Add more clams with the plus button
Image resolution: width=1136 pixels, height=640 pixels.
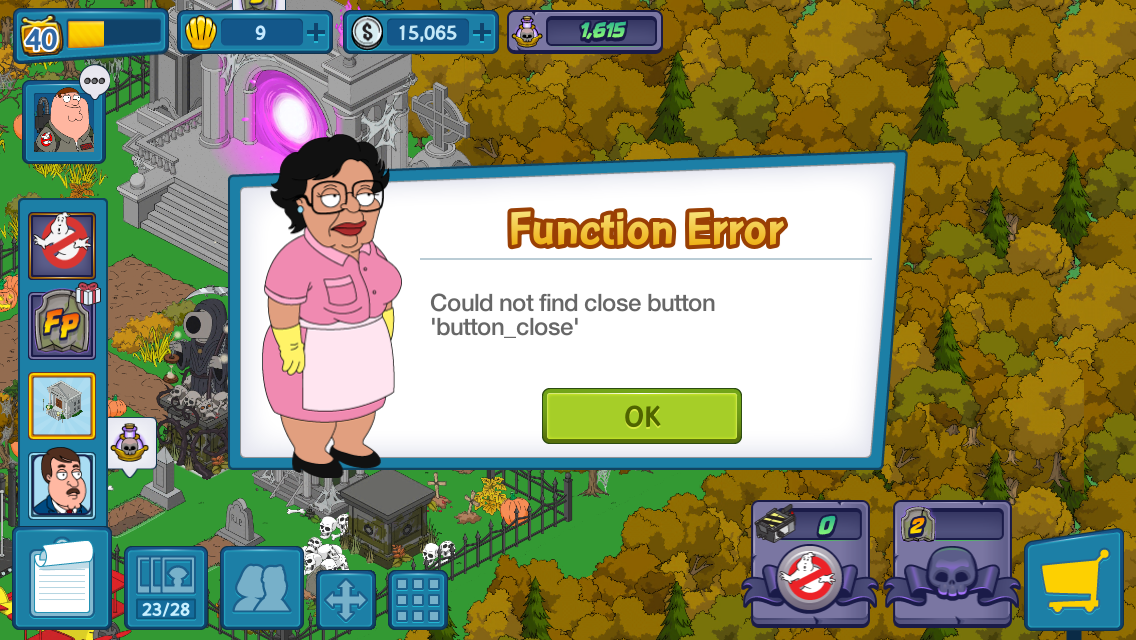[x=316, y=33]
